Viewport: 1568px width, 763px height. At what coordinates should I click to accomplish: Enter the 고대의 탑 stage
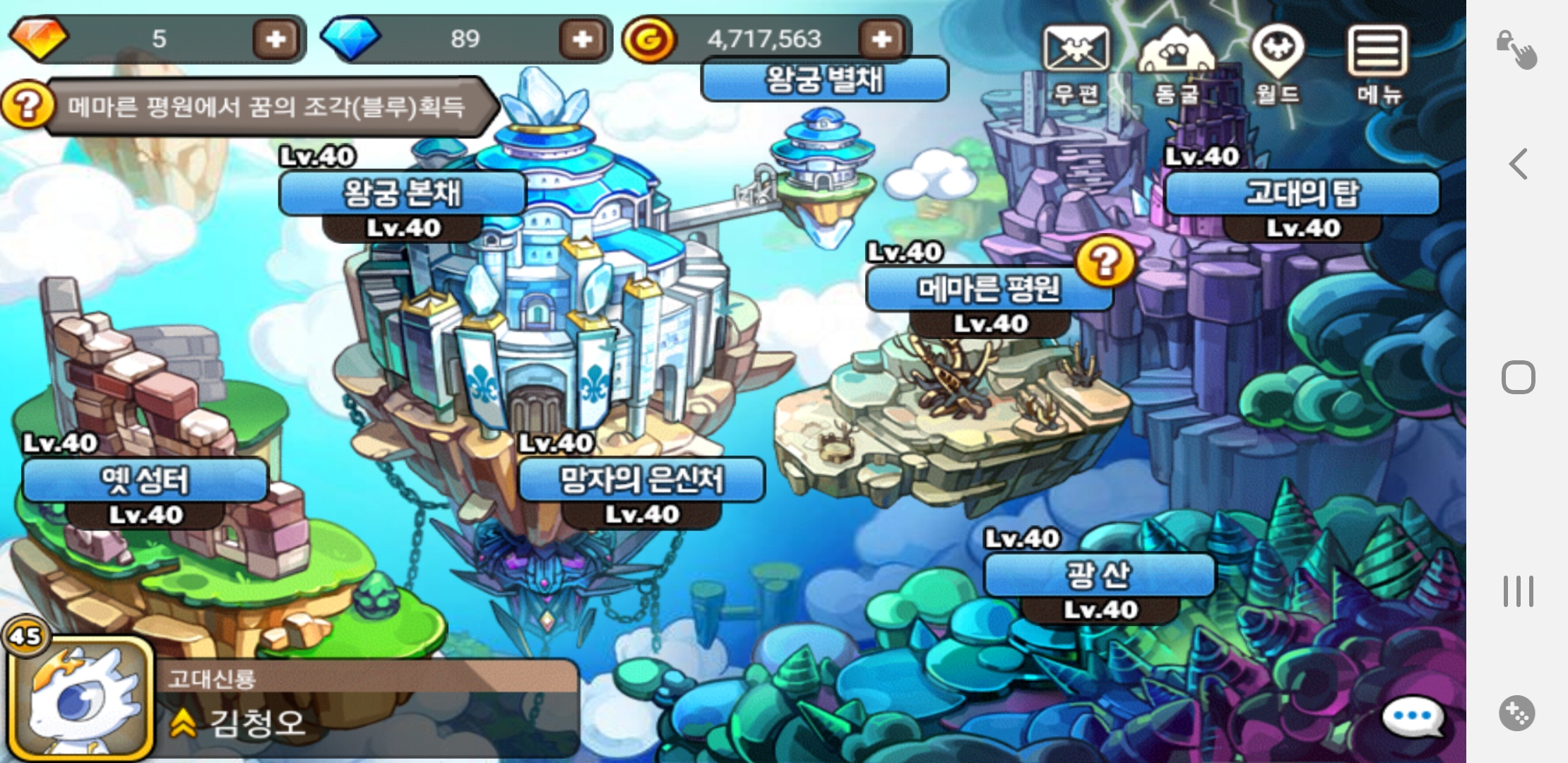point(1302,194)
